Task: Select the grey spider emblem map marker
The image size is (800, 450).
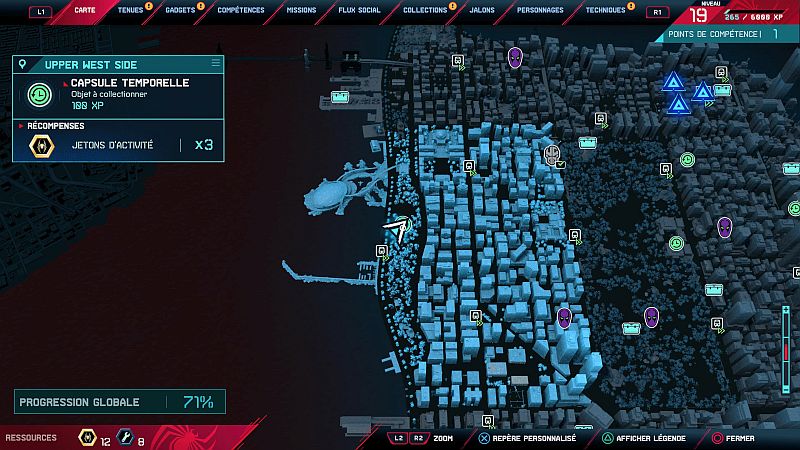Action: point(552,154)
